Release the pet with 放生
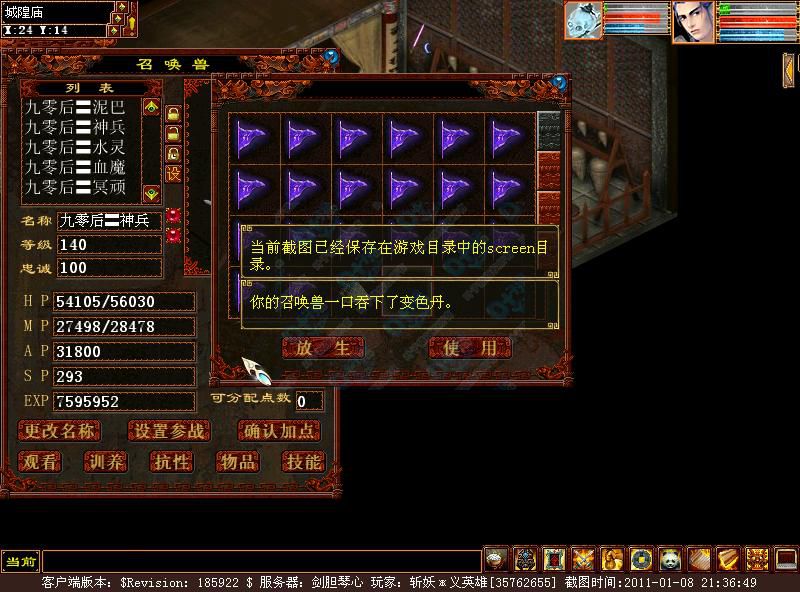800x592 pixels. [x=322, y=348]
